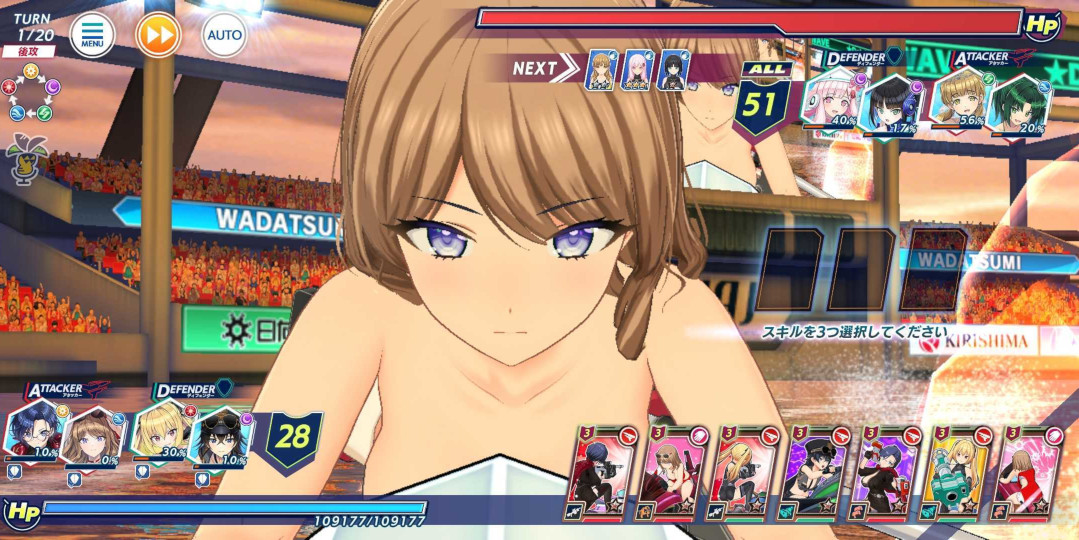The width and height of the screenshot is (1079, 540).
Task: Select the blonde defender portrait at 30%
Action: click(158, 431)
